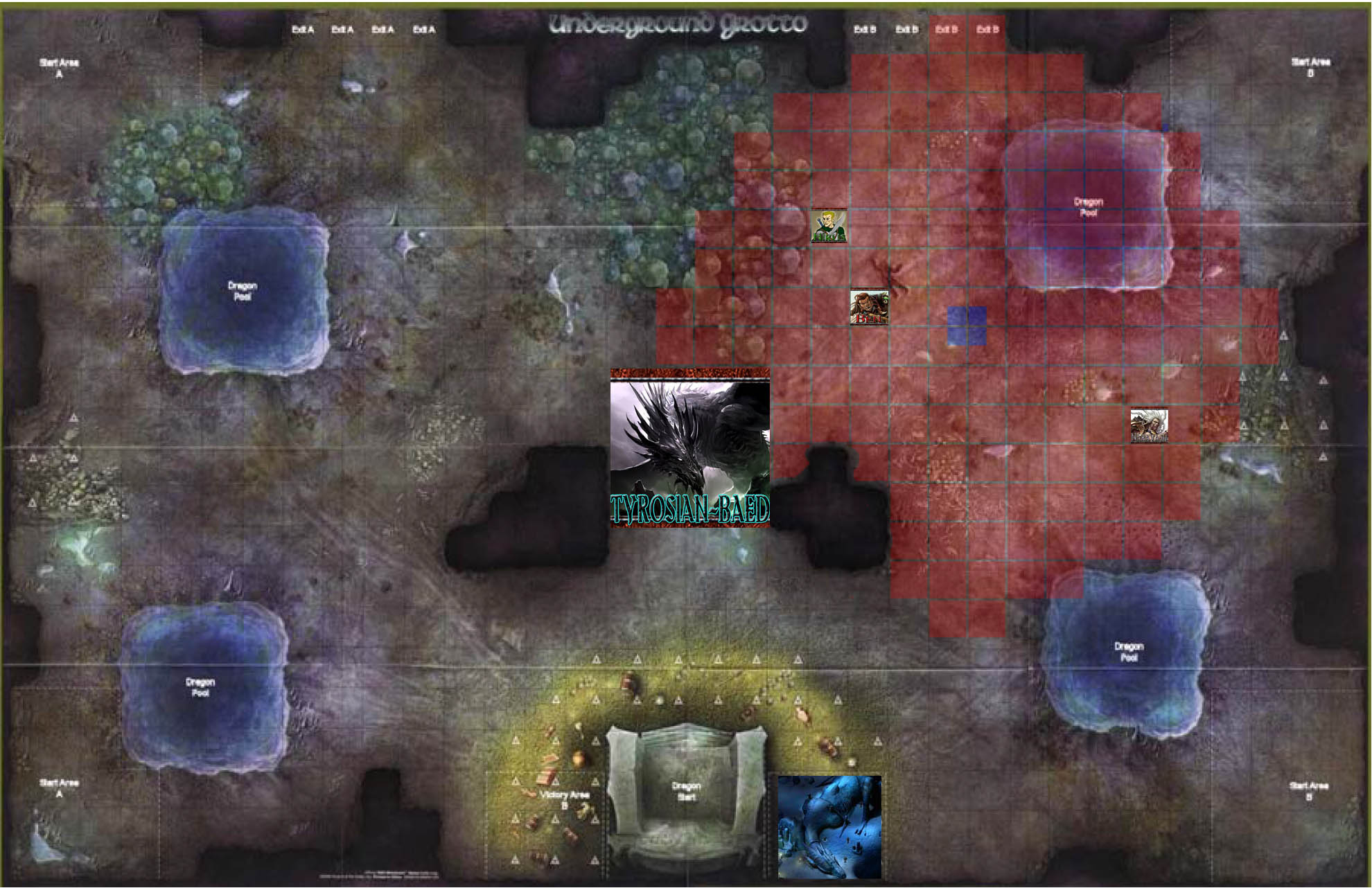
Task: Pick the Nikus blond swordsman token
Action: point(829,226)
